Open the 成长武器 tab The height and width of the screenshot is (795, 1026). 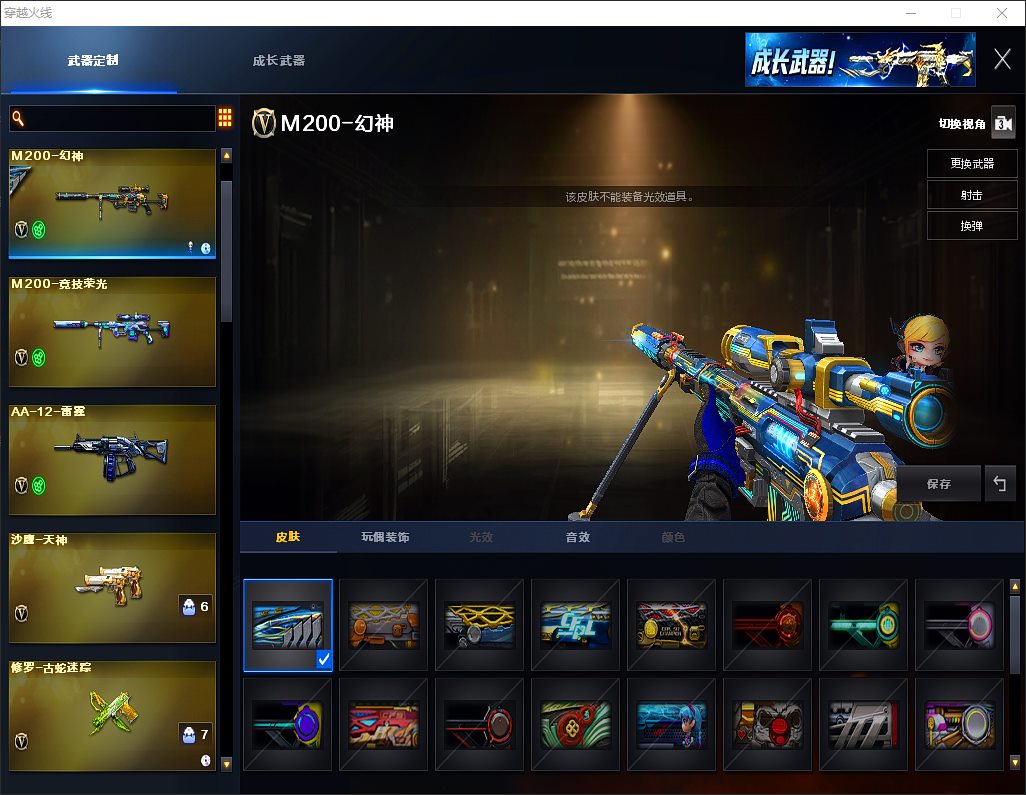pos(279,60)
